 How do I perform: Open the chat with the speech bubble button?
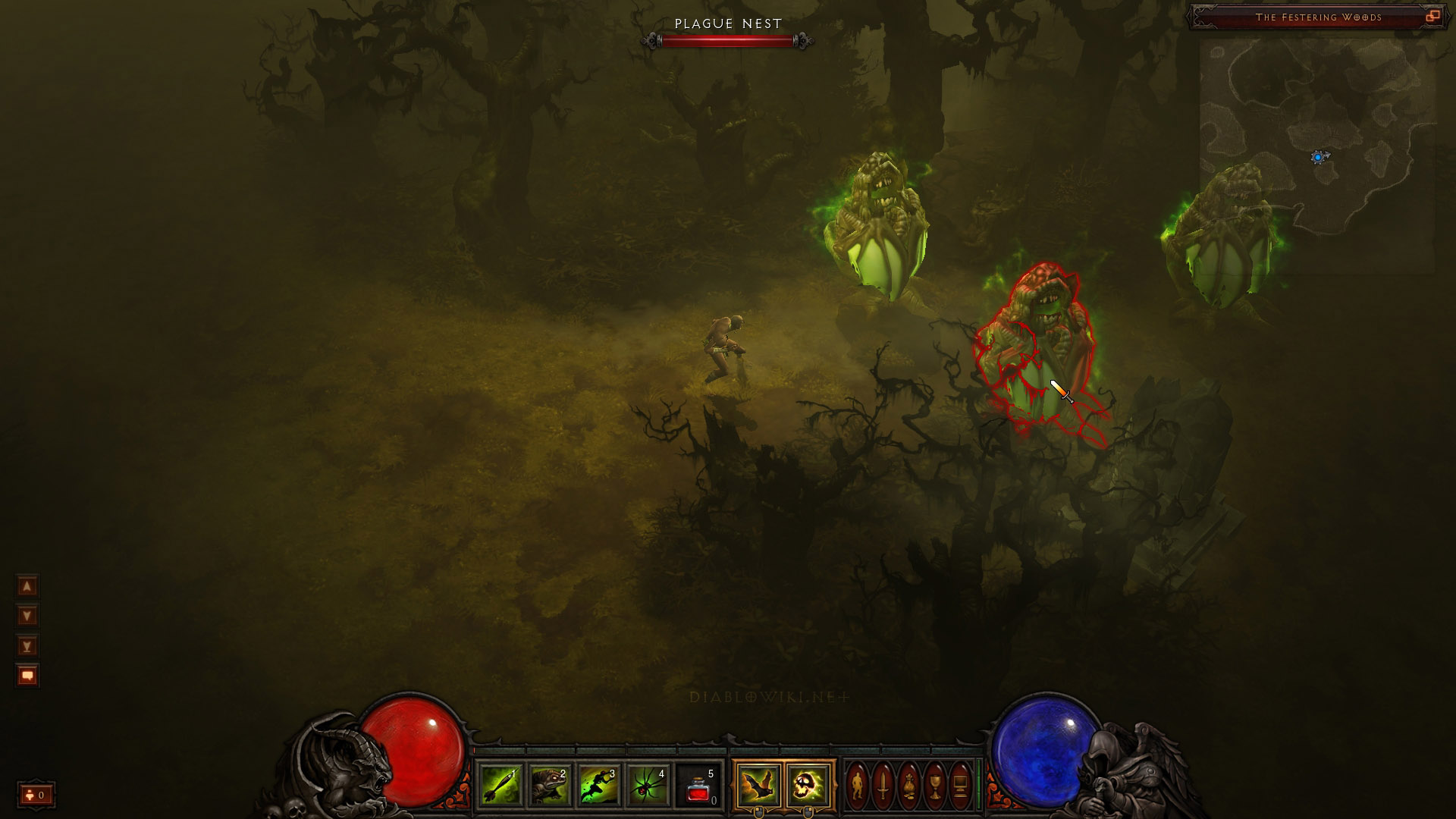(27, 676)
